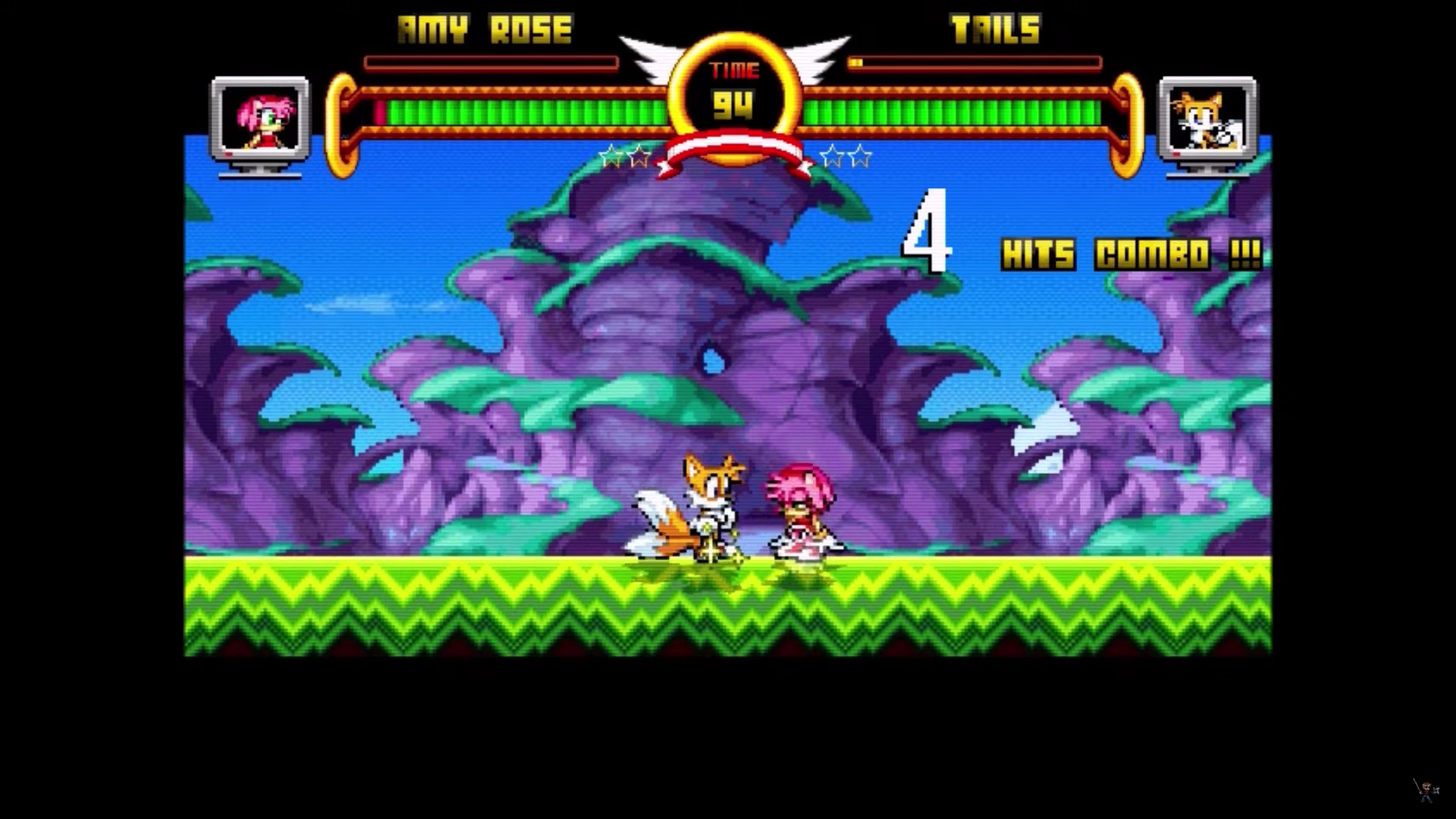1456x819 pixels.
Task: Toggle Amy's first round-win star
Action: tap(610, 155)
